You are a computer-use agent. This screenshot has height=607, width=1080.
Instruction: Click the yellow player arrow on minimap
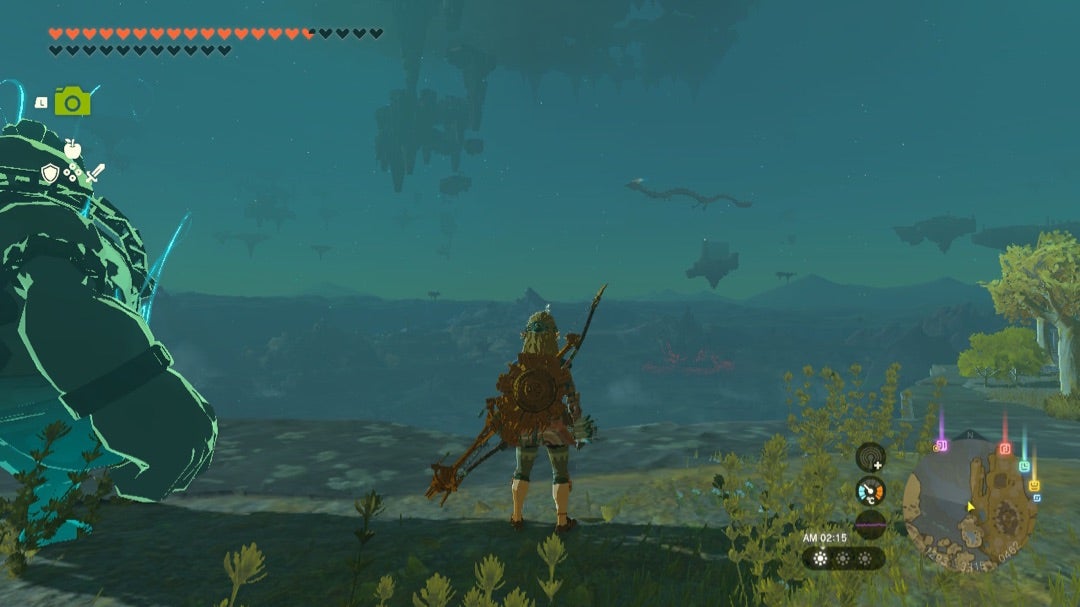click(969, 507)
